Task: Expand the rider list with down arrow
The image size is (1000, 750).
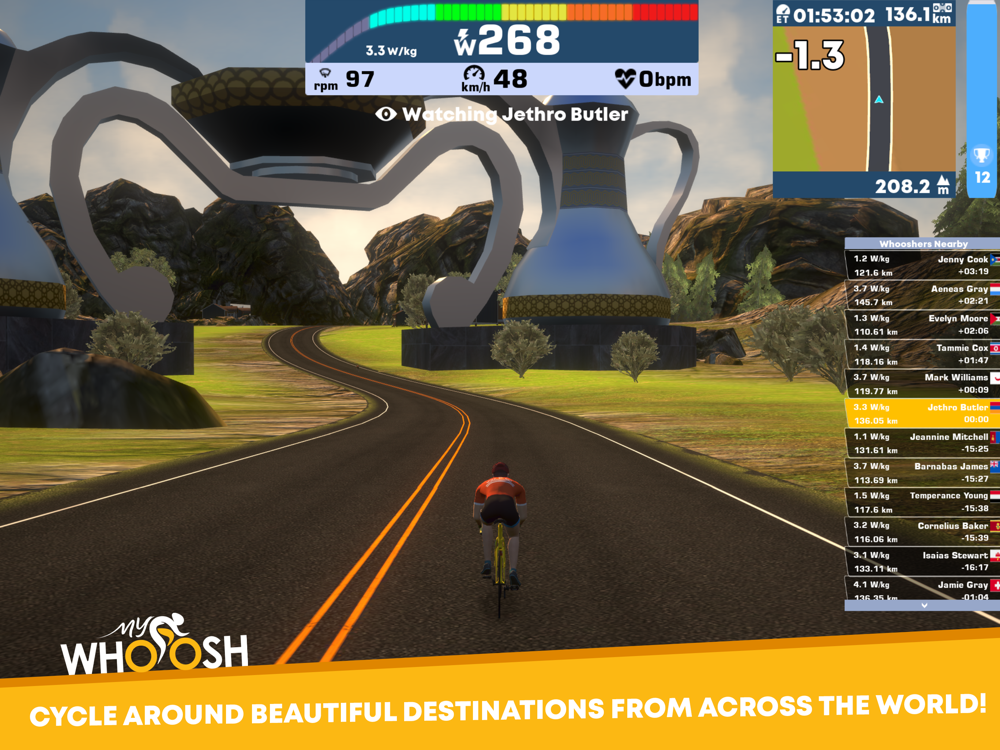Action: (x=923, y=605)
